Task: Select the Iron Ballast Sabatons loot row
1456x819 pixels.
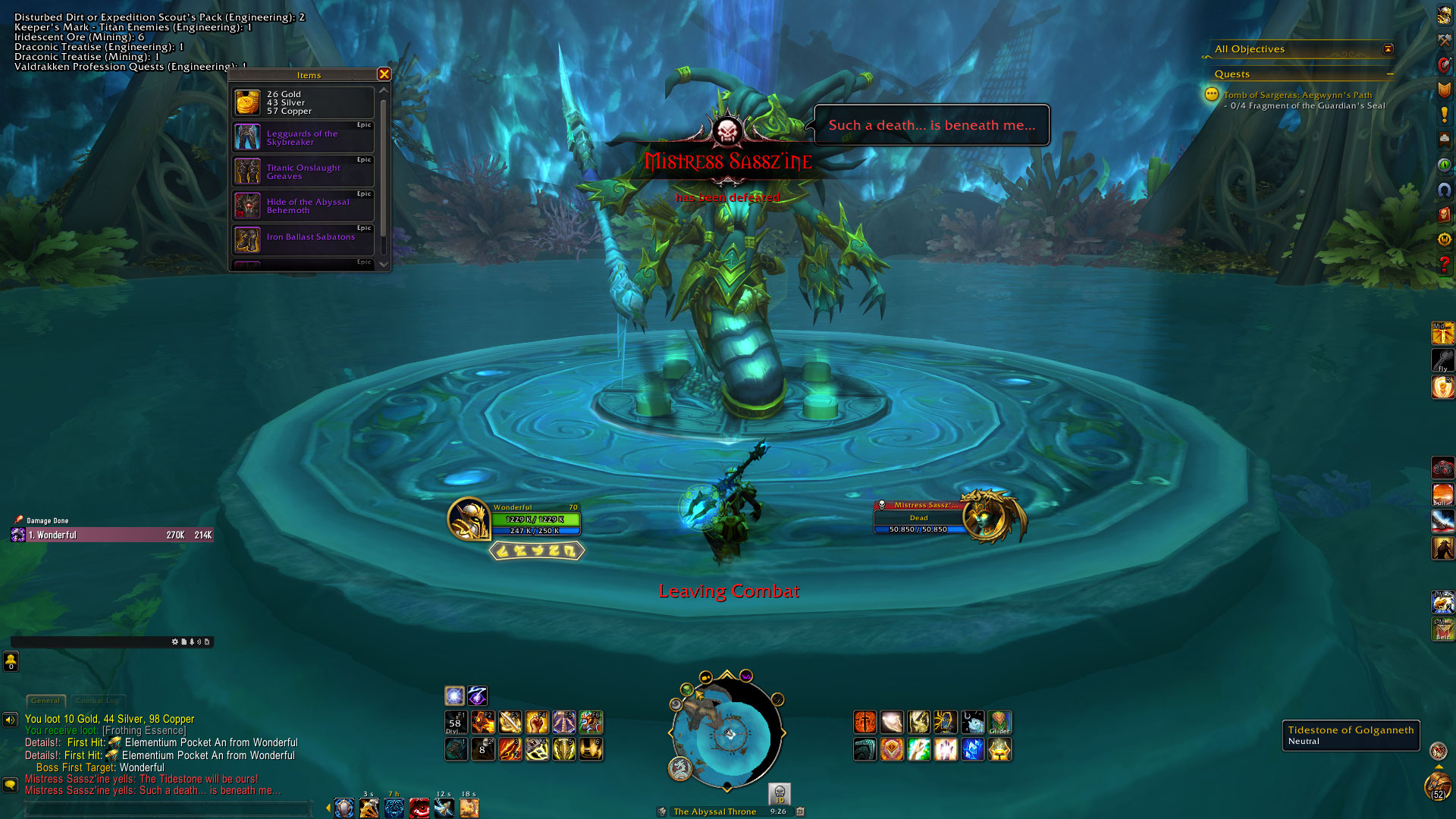Action: tap(303, 240)
